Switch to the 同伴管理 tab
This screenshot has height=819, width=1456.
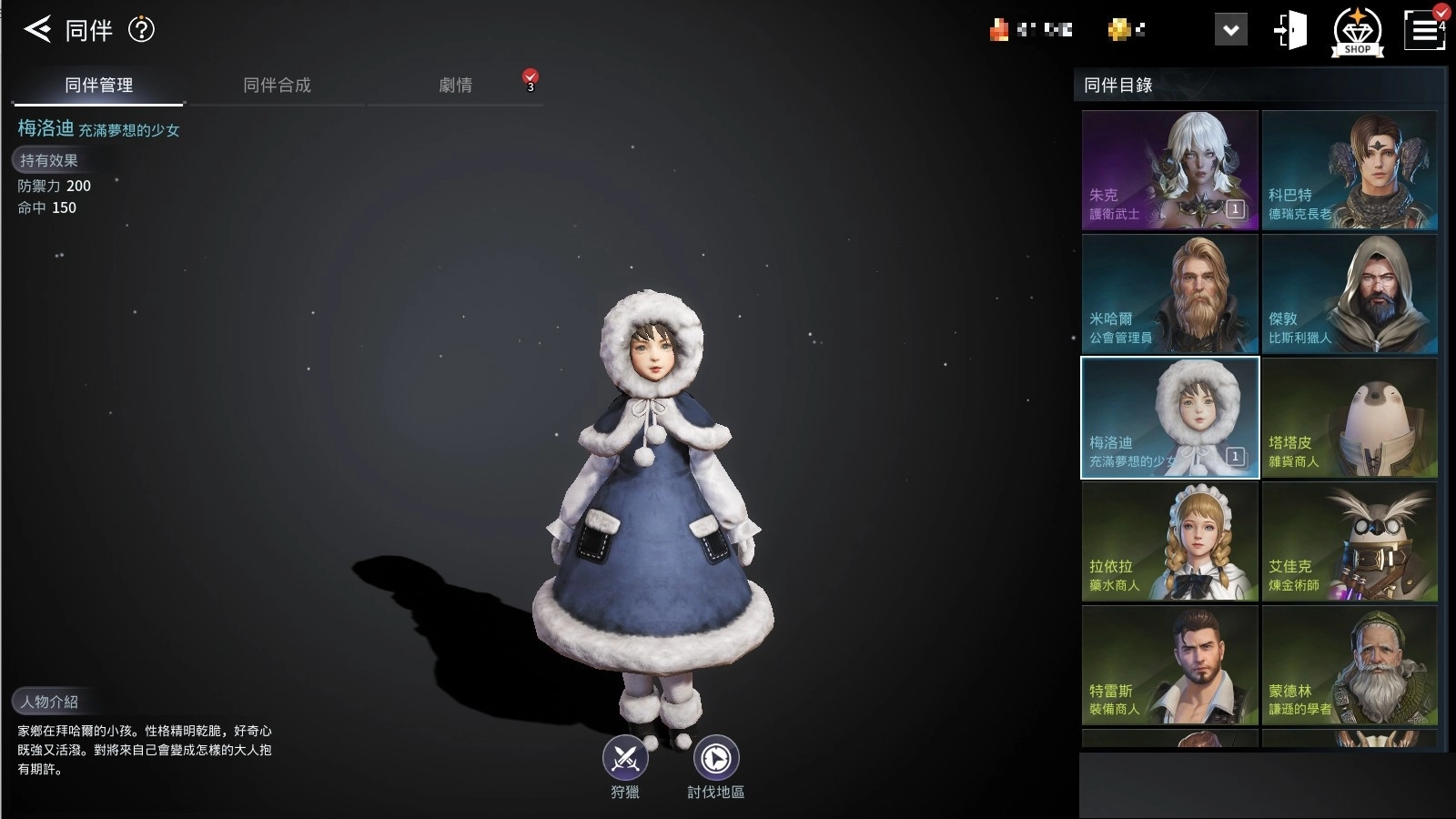tap(98, 86)
